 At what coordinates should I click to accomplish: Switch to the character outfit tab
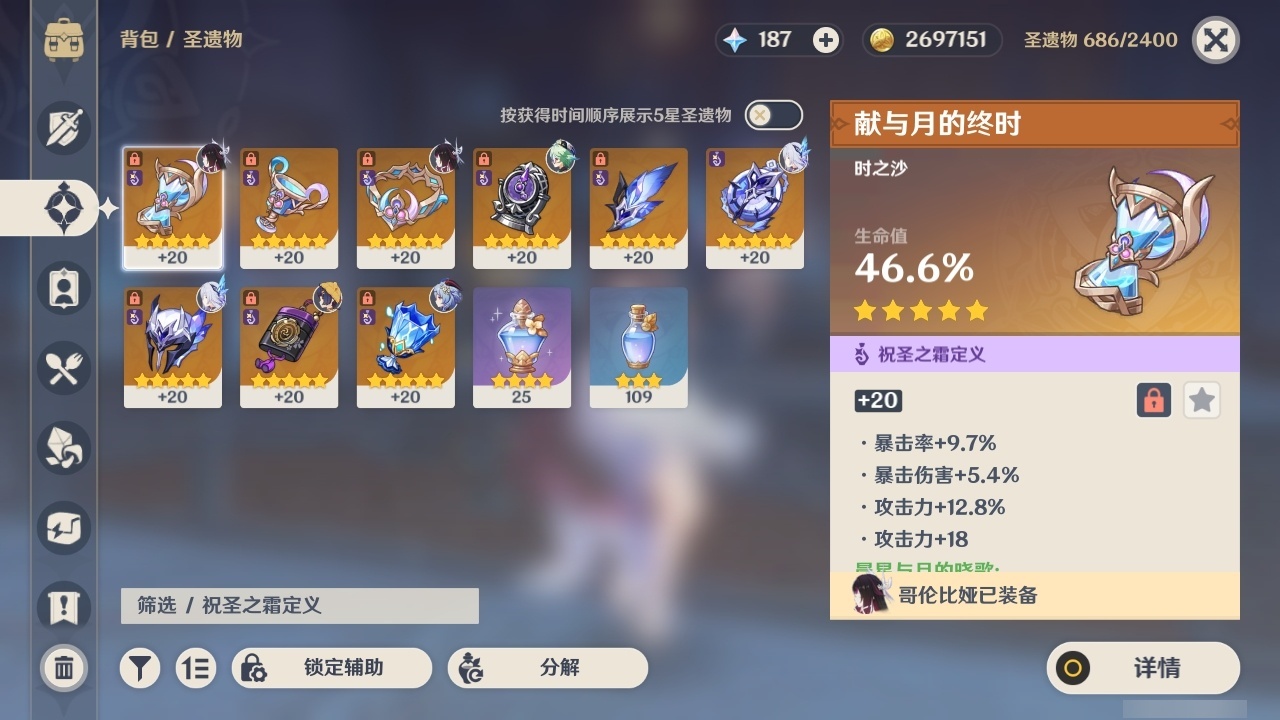(62, 288)
